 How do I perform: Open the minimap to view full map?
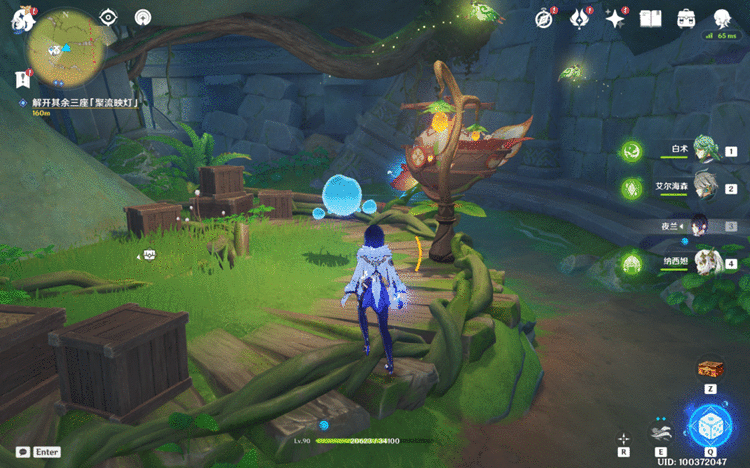pyautogui.click(x=63, y=46)
